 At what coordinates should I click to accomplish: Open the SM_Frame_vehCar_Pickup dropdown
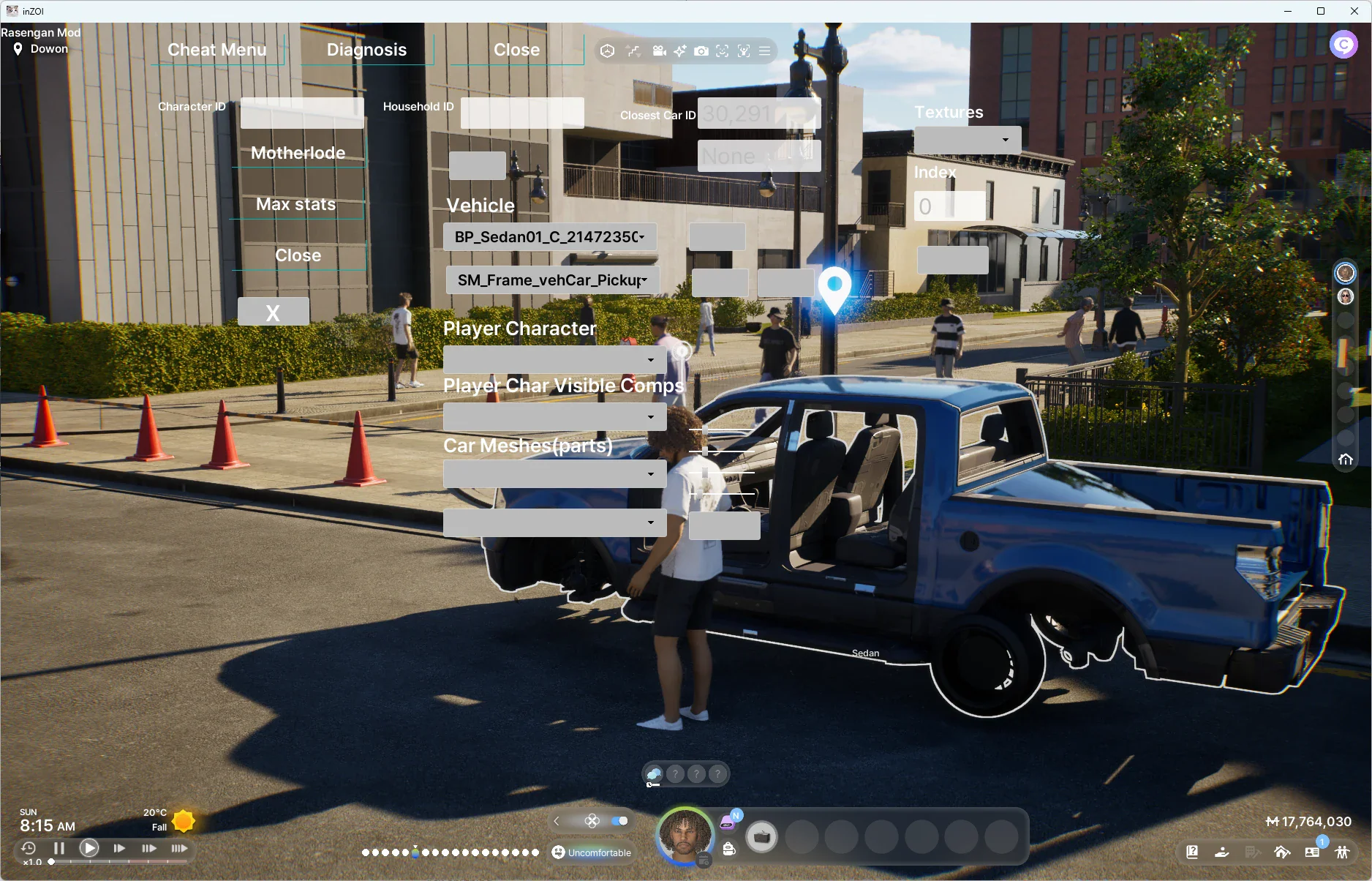point(552,280)
